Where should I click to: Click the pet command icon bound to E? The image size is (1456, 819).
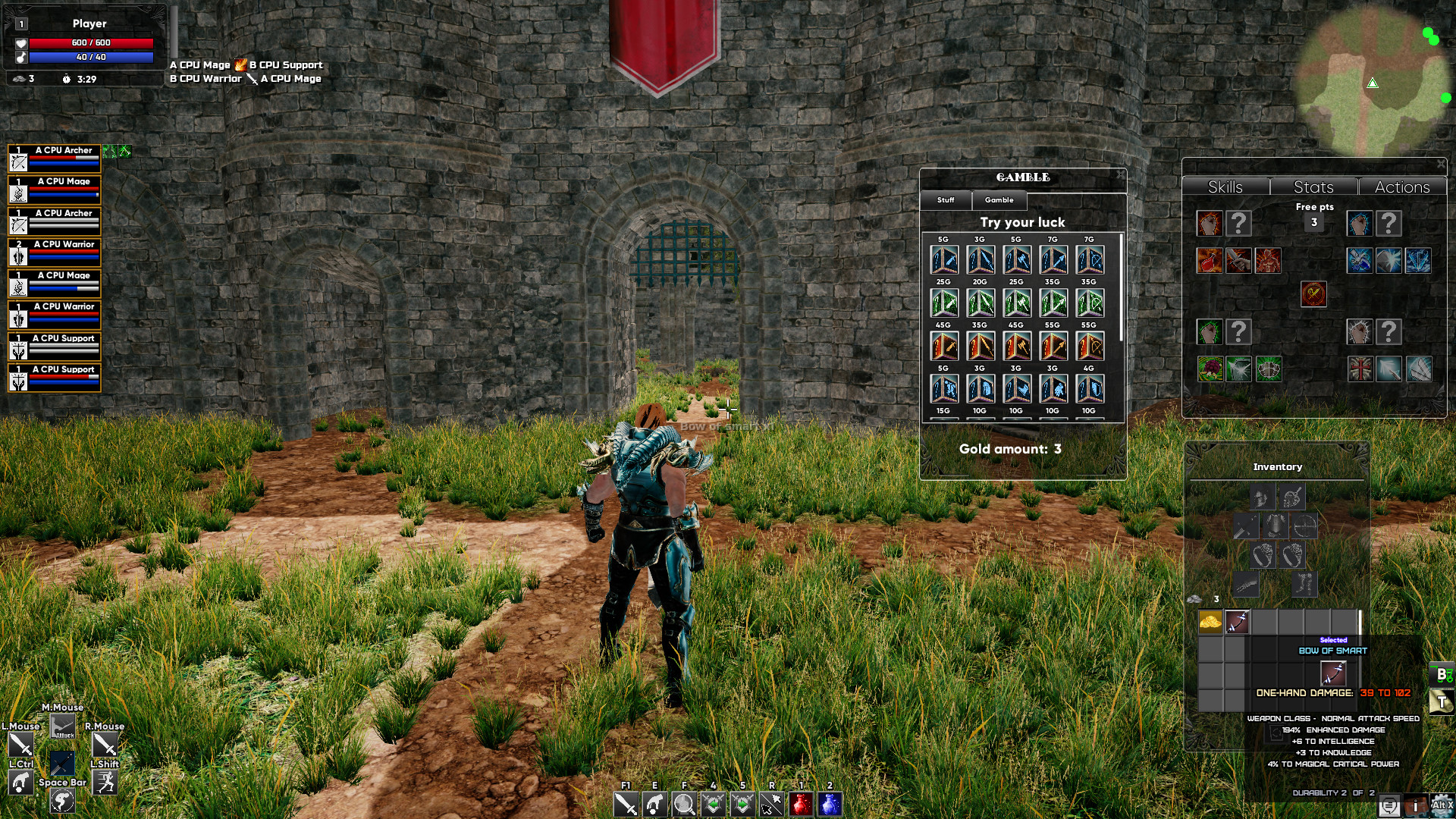point(654,805)
